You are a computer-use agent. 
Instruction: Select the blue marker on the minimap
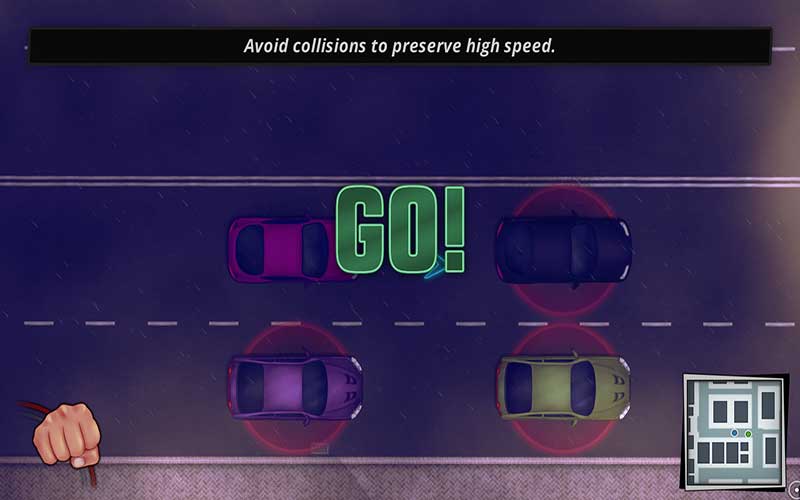tap(735, 432)
